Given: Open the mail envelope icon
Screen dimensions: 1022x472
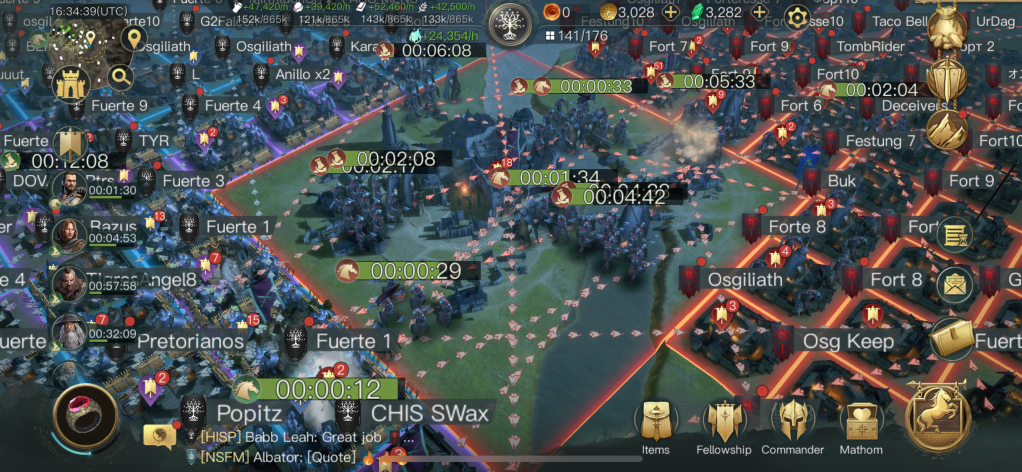Looking at the screenshot, I should coord(957,285).
